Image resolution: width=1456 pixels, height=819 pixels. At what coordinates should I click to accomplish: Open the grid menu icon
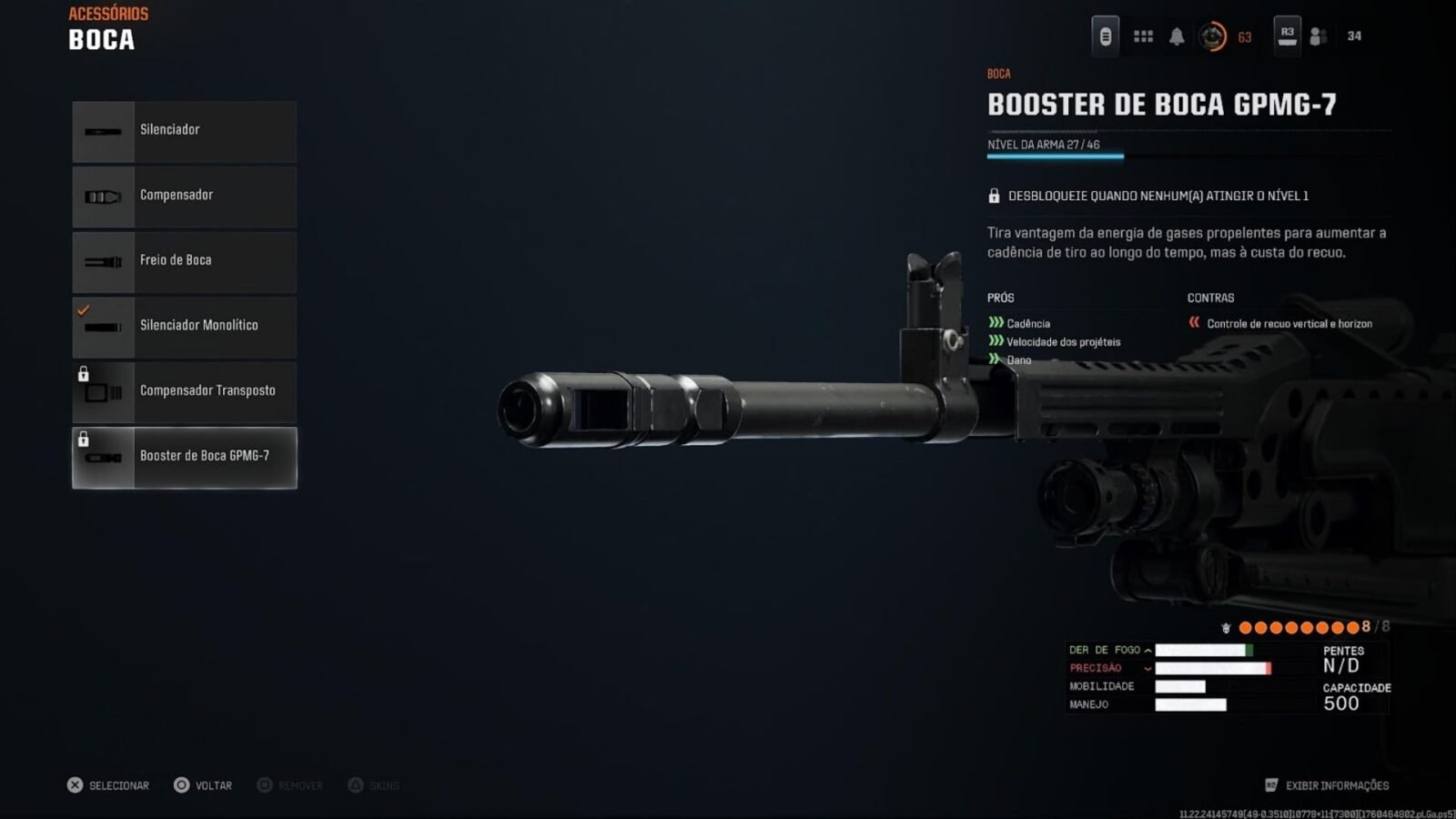click(x=1143, y=36)
